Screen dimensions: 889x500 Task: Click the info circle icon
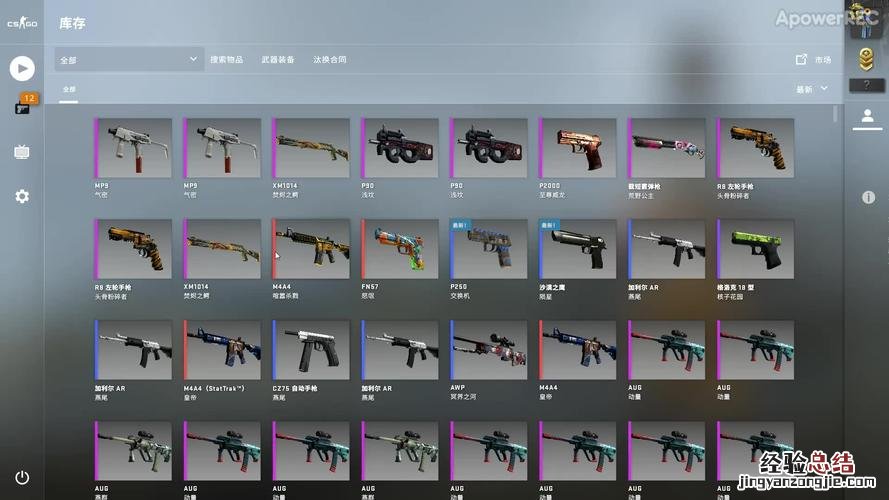(867, 198)
